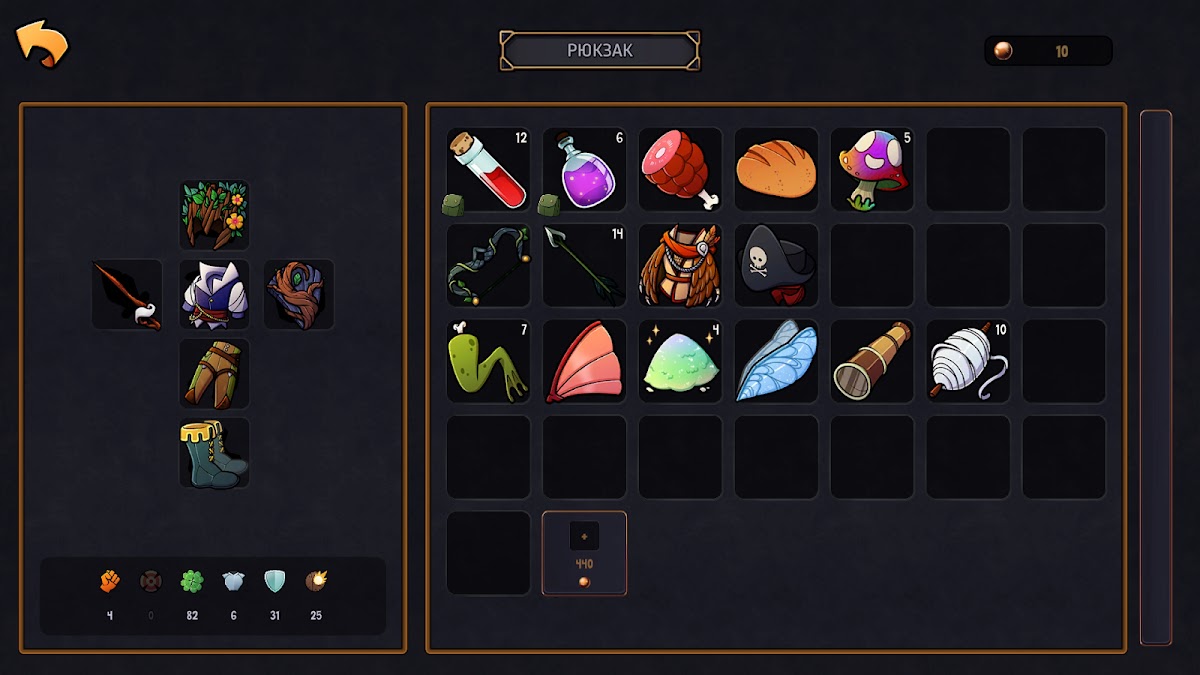
Task: Select the equipped flower wreath headpiece
Action: tap(214, 215)
